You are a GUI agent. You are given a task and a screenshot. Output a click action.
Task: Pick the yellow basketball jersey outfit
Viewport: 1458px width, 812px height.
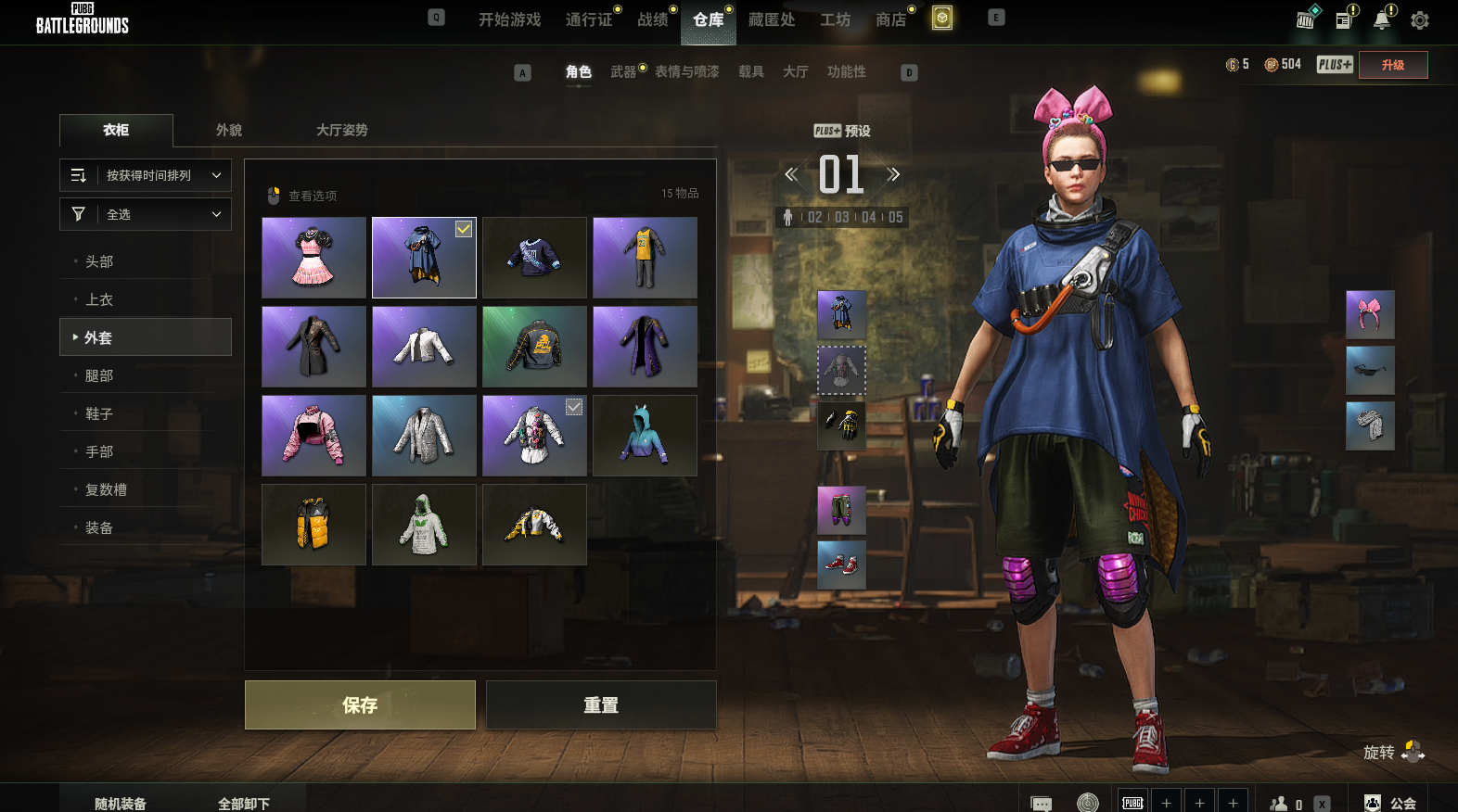645,258
